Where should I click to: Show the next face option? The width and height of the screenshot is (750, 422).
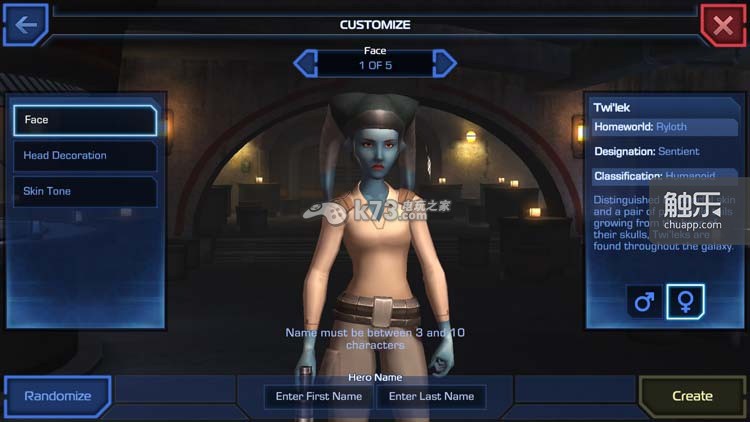[445, 63]
